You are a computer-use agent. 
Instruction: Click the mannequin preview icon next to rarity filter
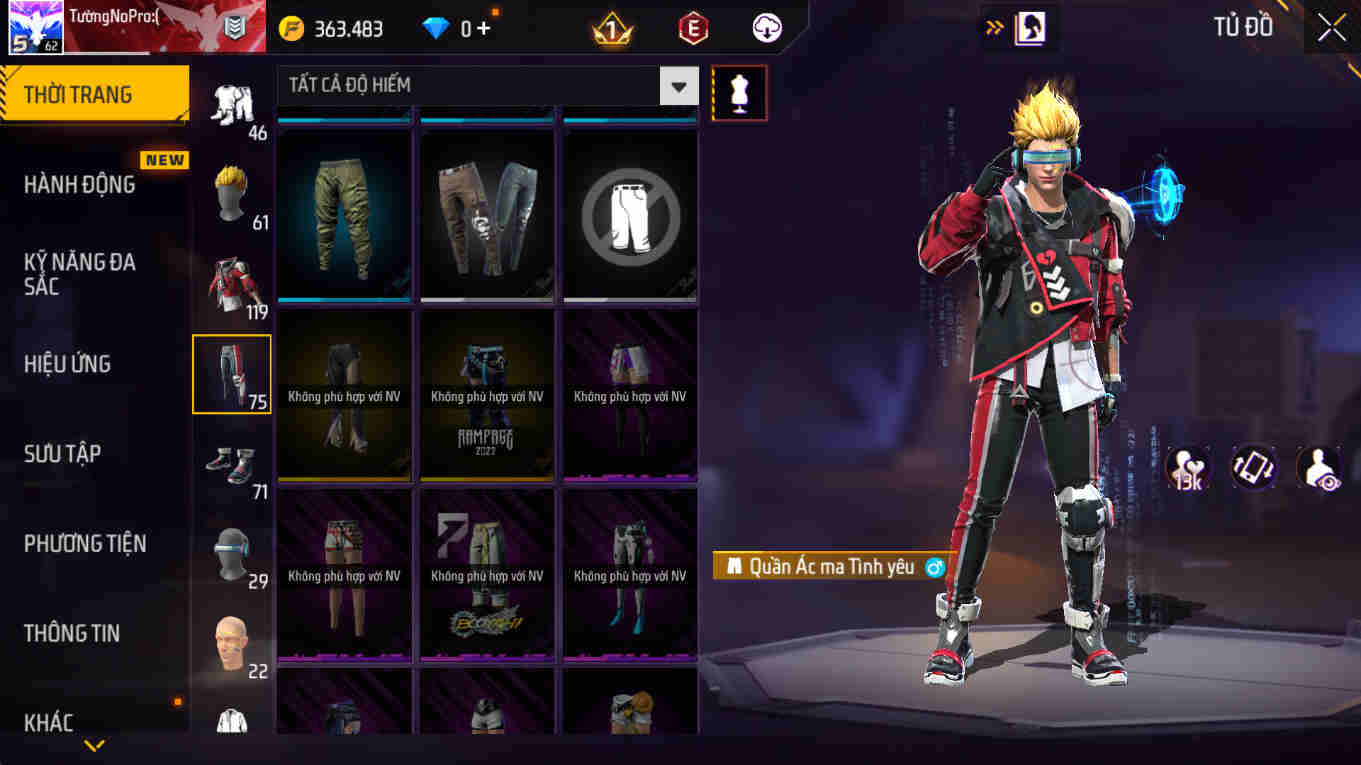click(739, 92)
